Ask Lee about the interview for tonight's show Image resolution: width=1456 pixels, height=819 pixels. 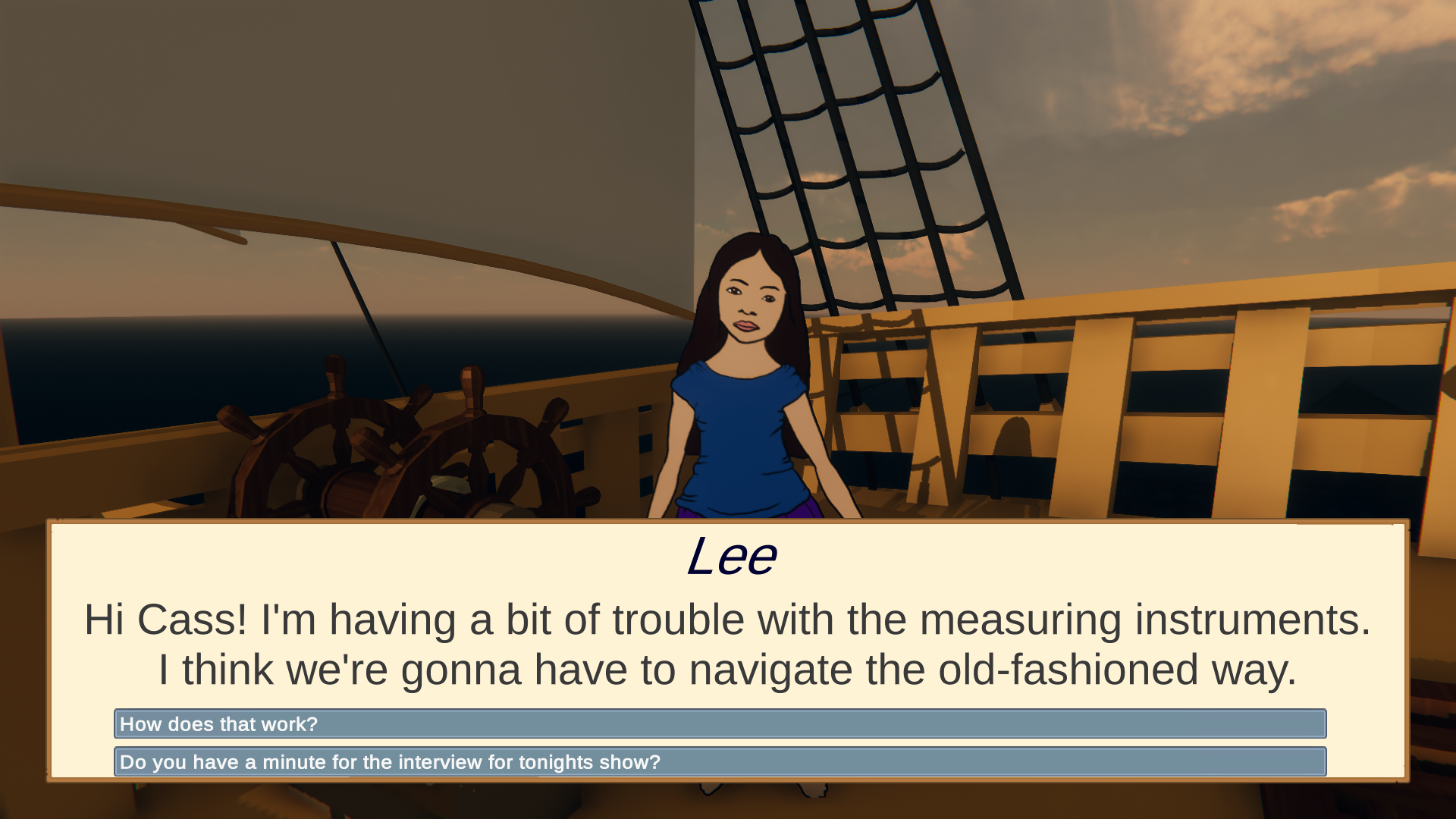point(719,762)
